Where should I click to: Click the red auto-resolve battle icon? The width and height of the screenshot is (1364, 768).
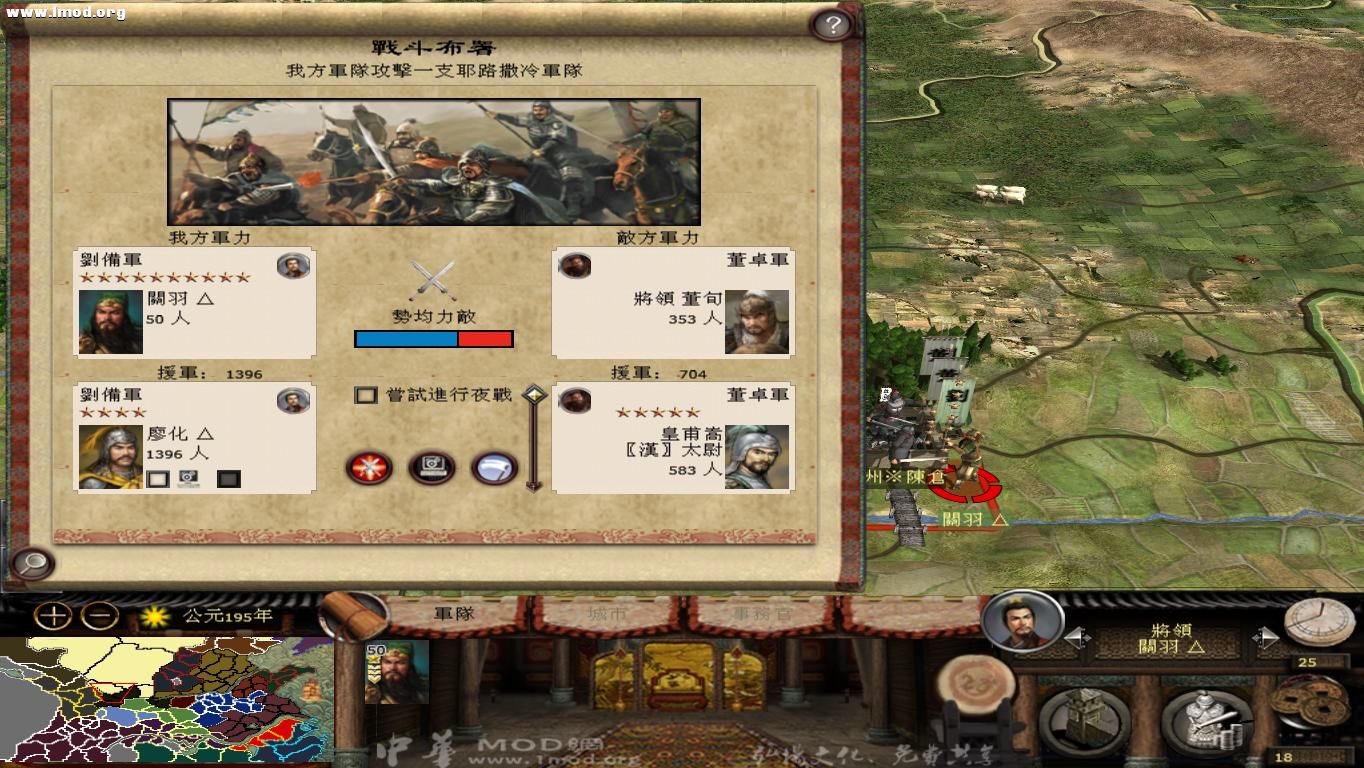pos(368,466)
